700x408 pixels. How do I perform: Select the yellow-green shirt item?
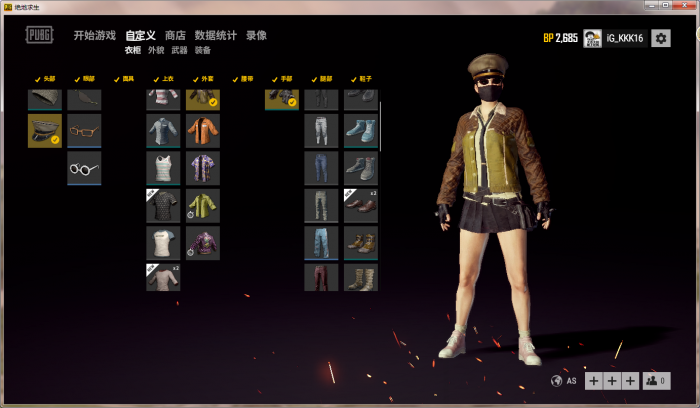(203, 205)
